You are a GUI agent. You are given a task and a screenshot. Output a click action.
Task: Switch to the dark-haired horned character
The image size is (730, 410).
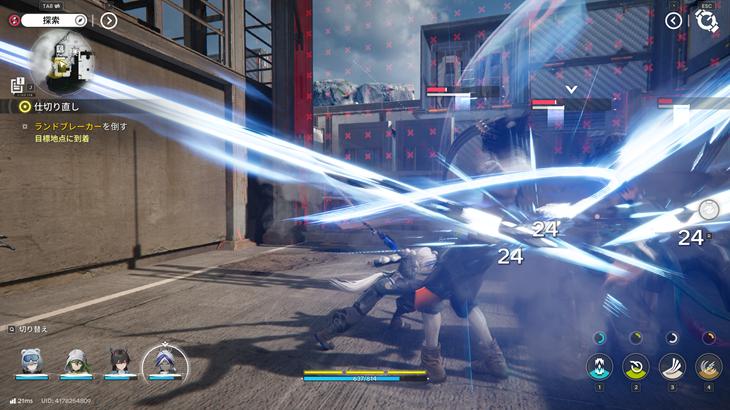pyautogui.click(x=120, y=361)
